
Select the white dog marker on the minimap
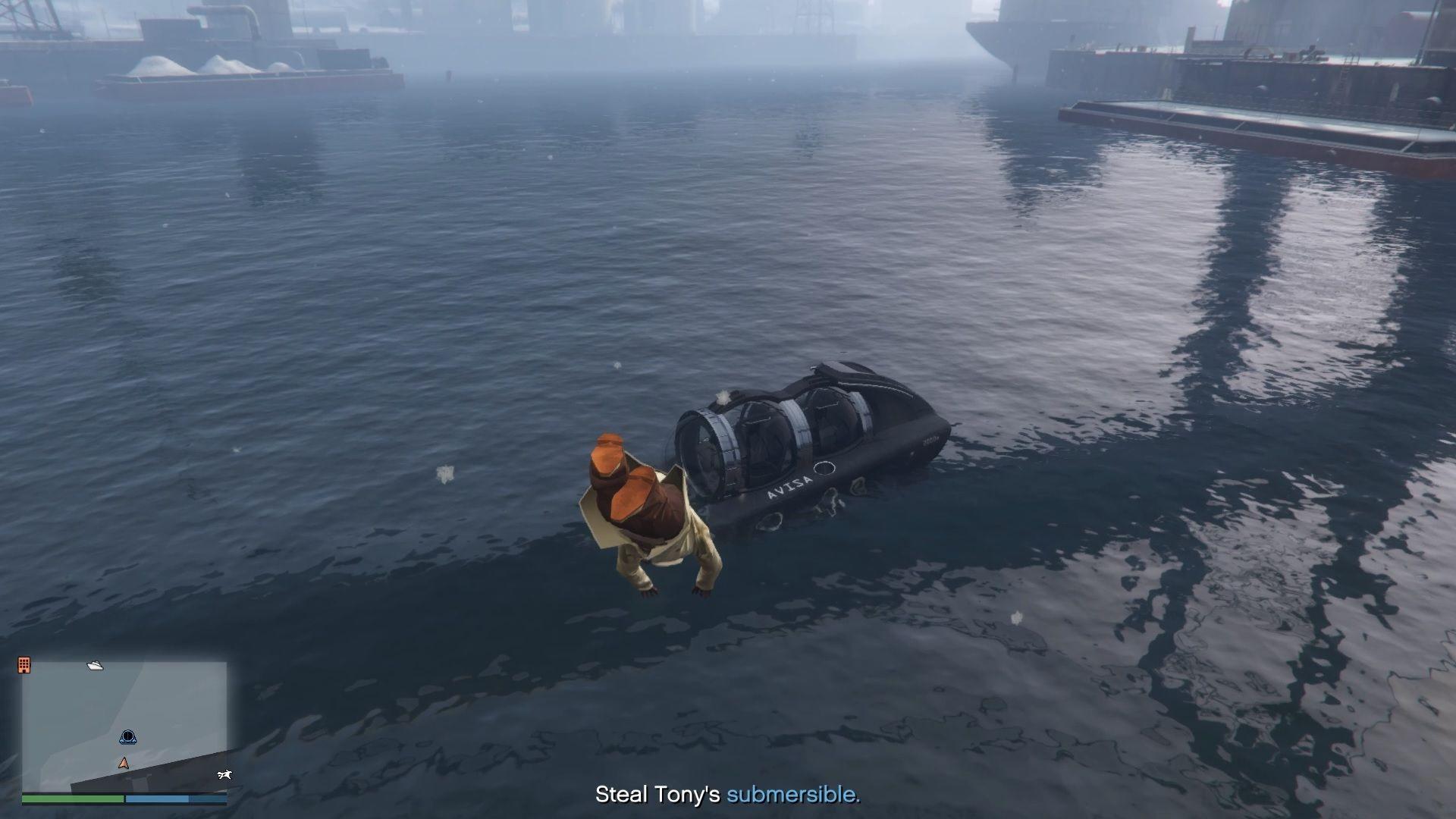pyautogui.click(x=224, y=774)
